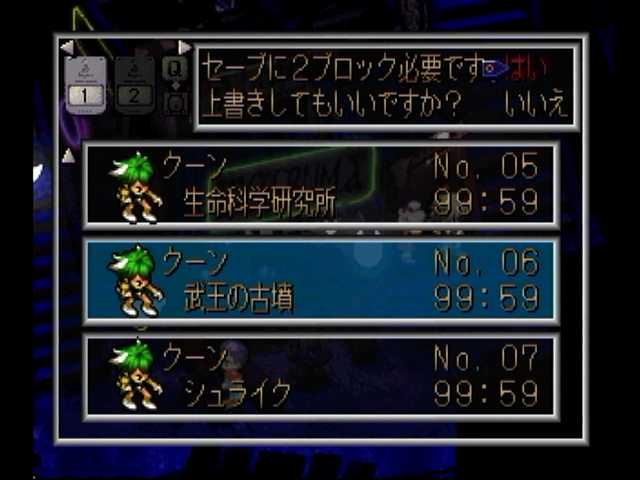The width and height of the screenshot is (640, 480).
Task: Decline overwrite by choosing いいえ
Action: pos(535,105)
